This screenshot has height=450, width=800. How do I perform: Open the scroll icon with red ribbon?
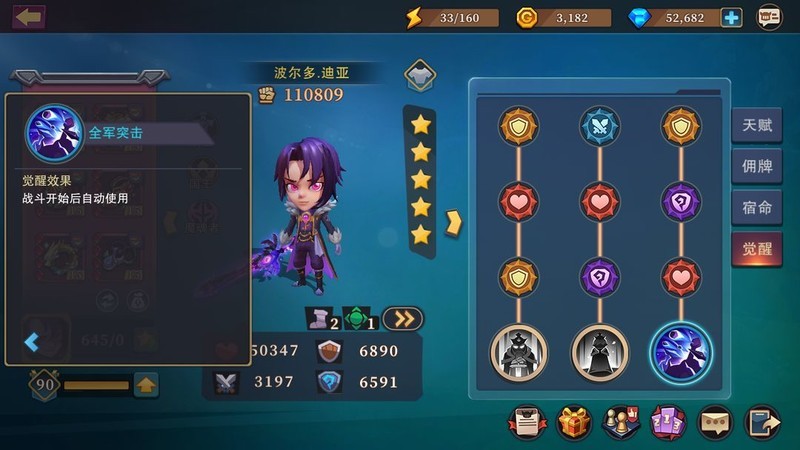click(527, 422)
